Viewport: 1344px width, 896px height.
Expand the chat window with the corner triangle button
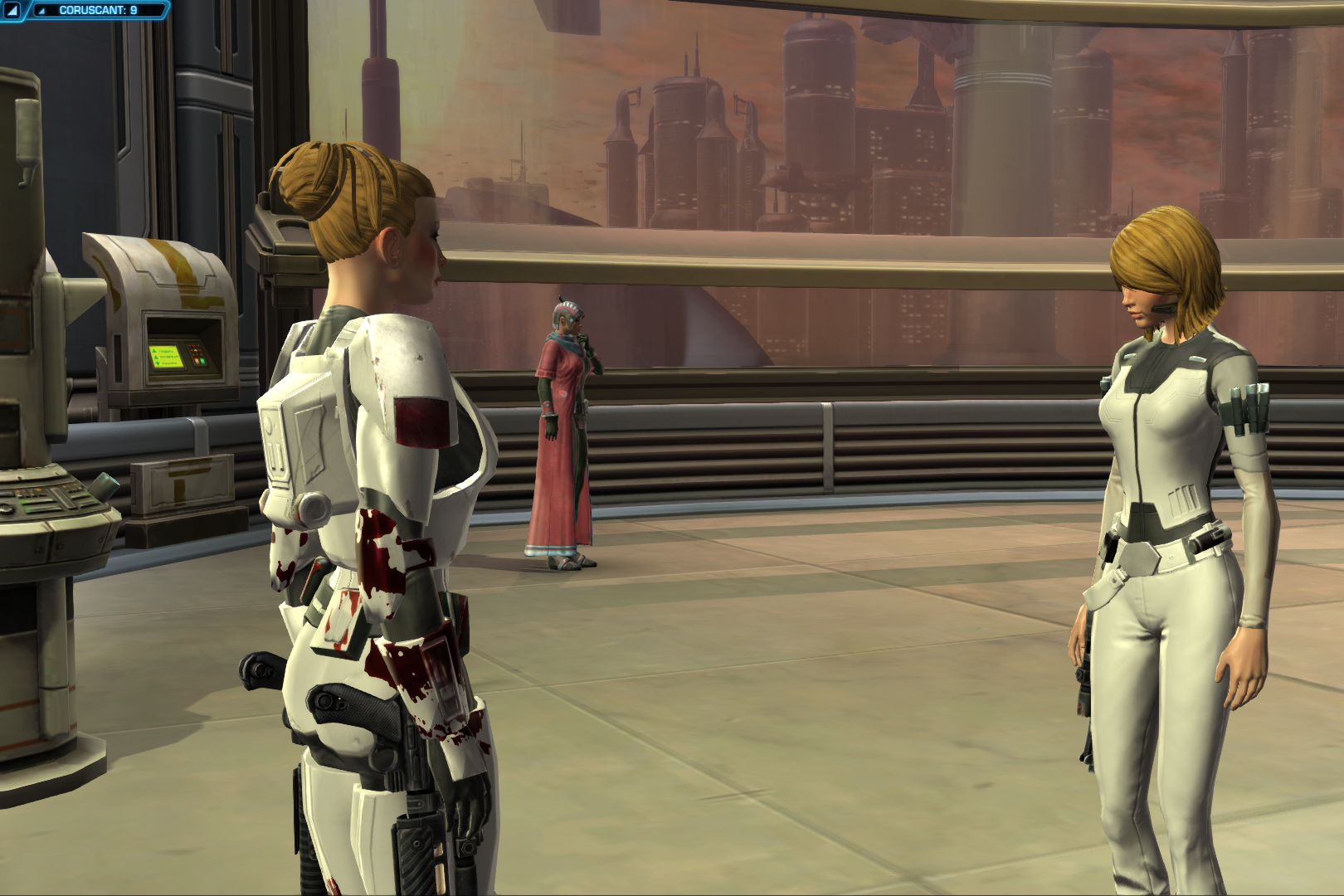[13, 11]
